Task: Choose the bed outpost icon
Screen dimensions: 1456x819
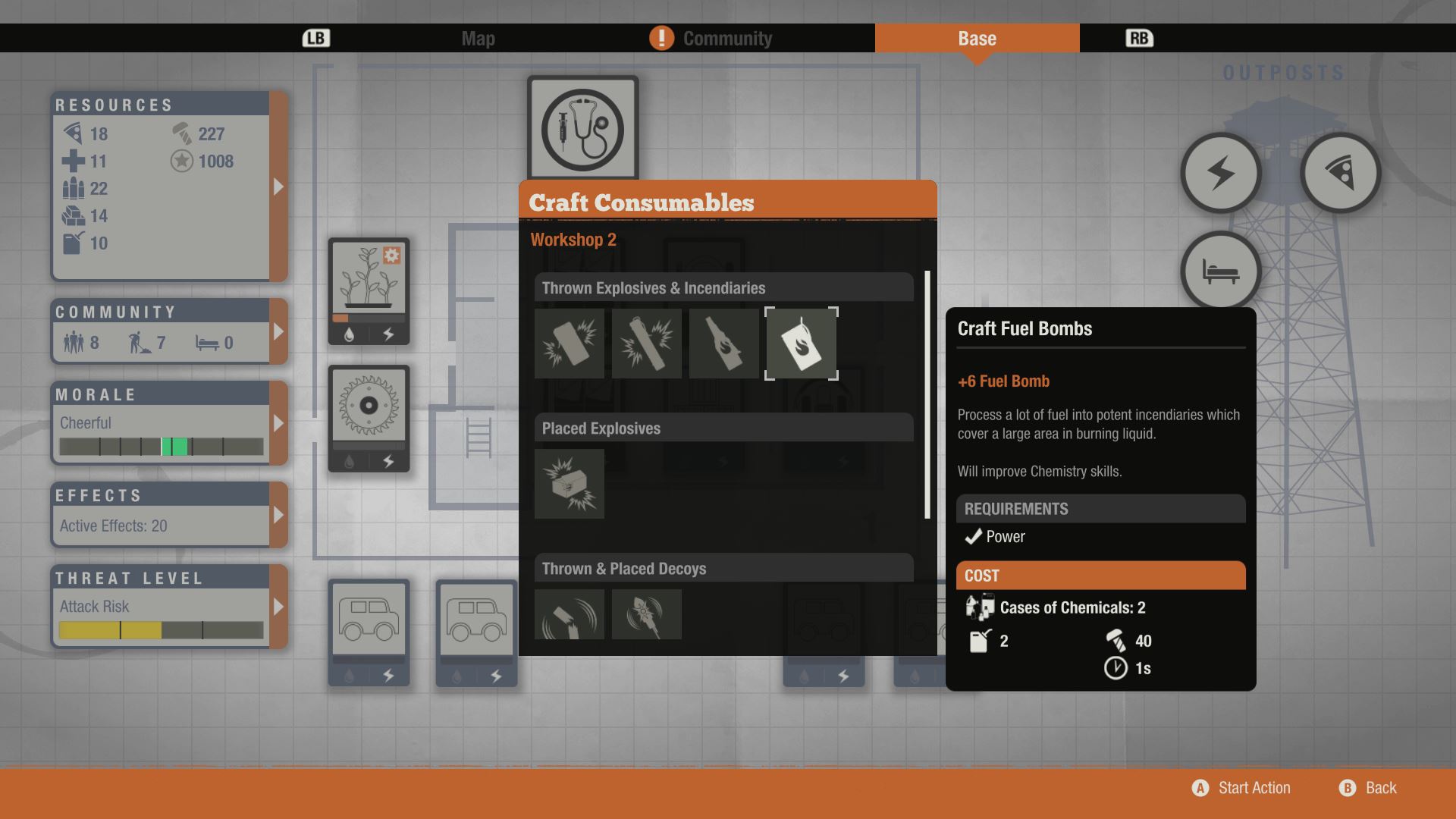Action: (x=1220, y=271)
